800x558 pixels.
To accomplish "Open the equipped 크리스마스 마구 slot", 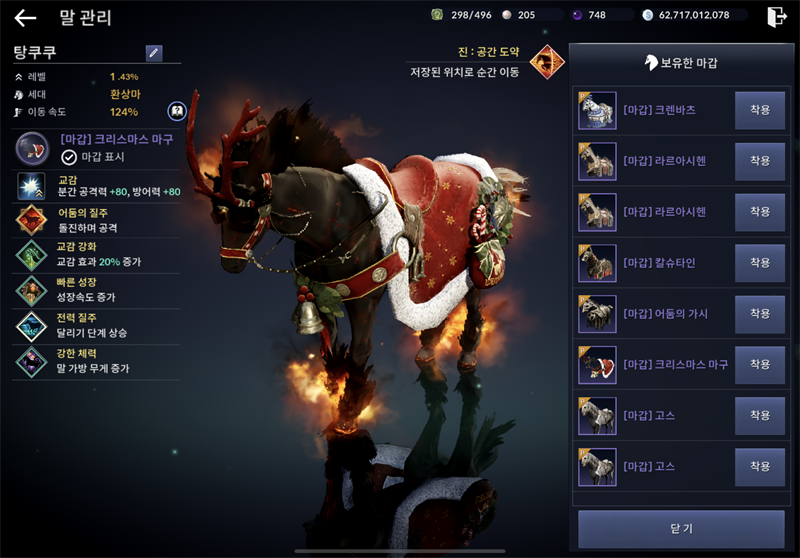I will pyautogui.click(x=35, y=148).
